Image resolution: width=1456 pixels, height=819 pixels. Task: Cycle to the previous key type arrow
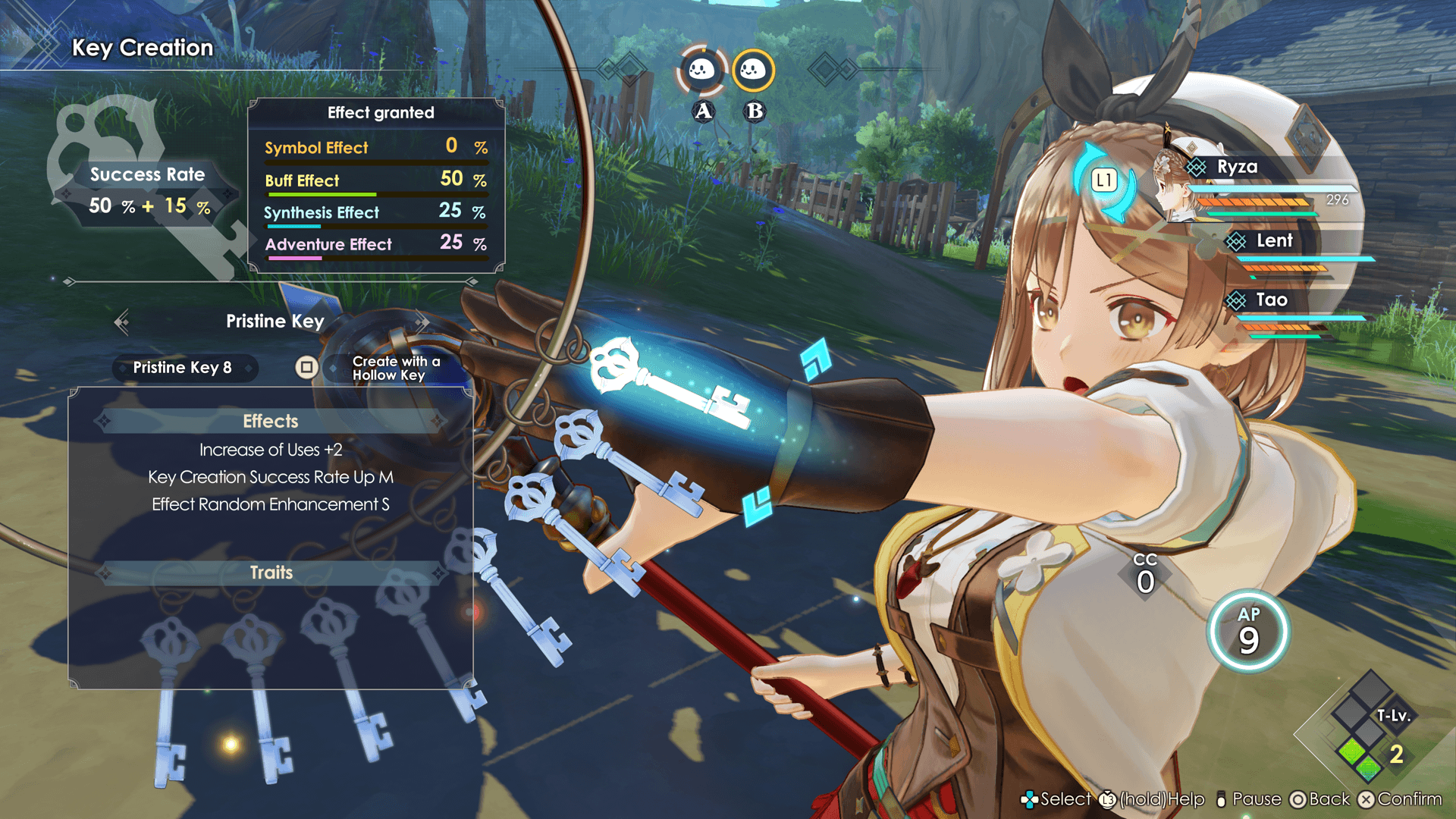[x=121, y=322]
